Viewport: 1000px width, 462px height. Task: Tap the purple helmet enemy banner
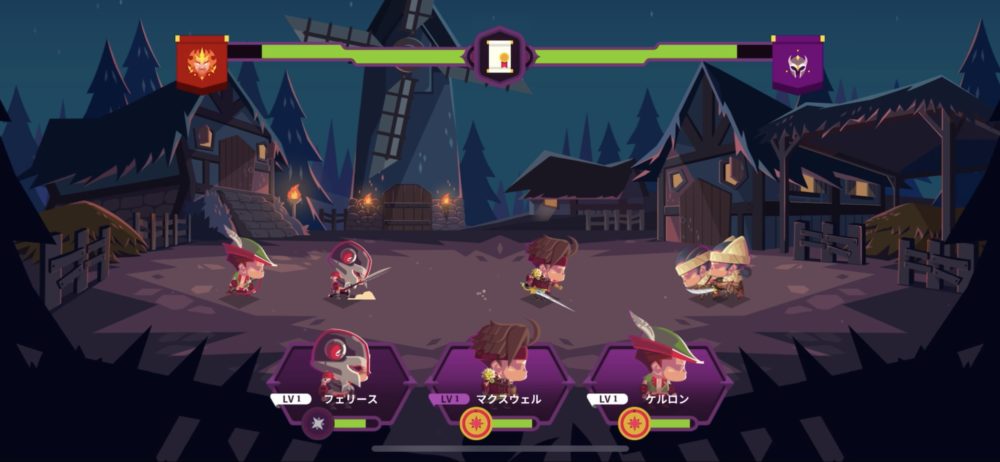pos(797,62)
